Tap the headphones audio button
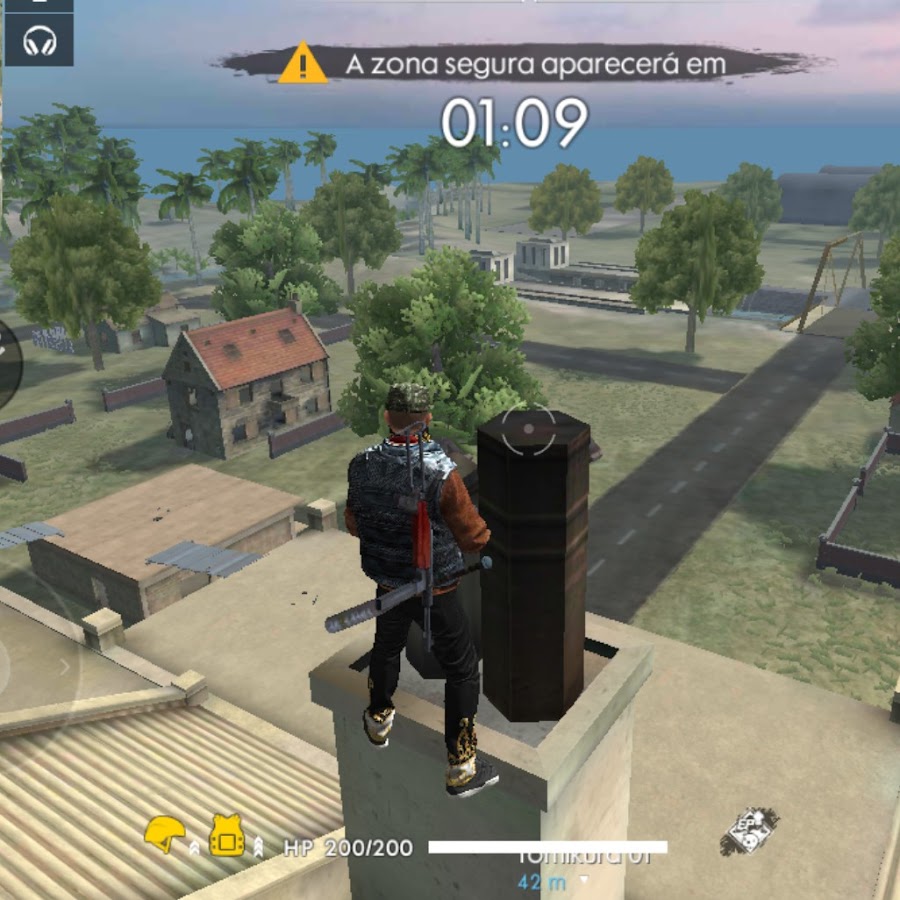 39,41
